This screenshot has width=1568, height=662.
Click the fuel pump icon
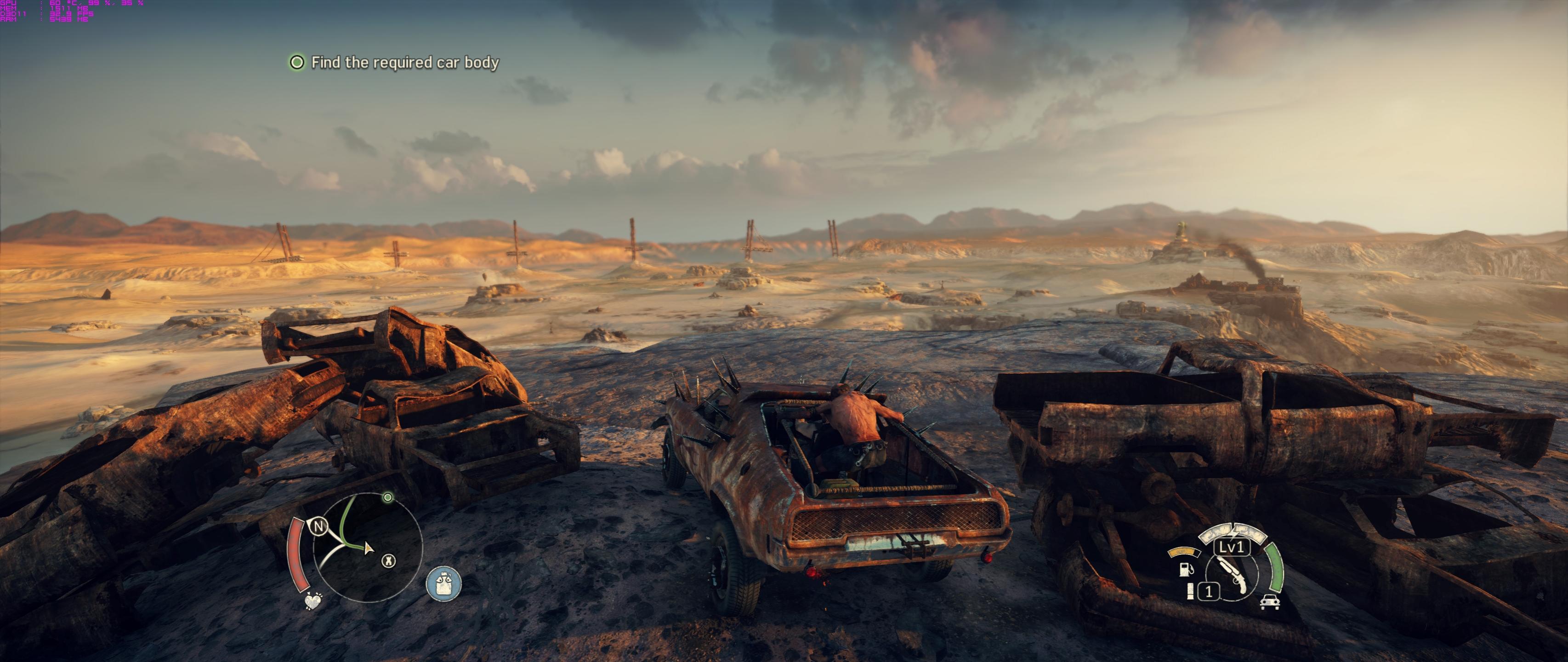[x=1186, y=570]
